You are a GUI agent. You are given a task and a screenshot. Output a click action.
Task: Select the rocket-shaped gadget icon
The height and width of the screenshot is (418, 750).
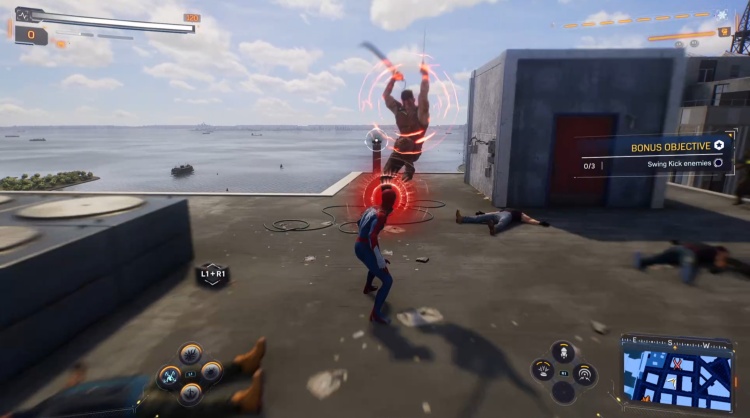coord(563,352)
